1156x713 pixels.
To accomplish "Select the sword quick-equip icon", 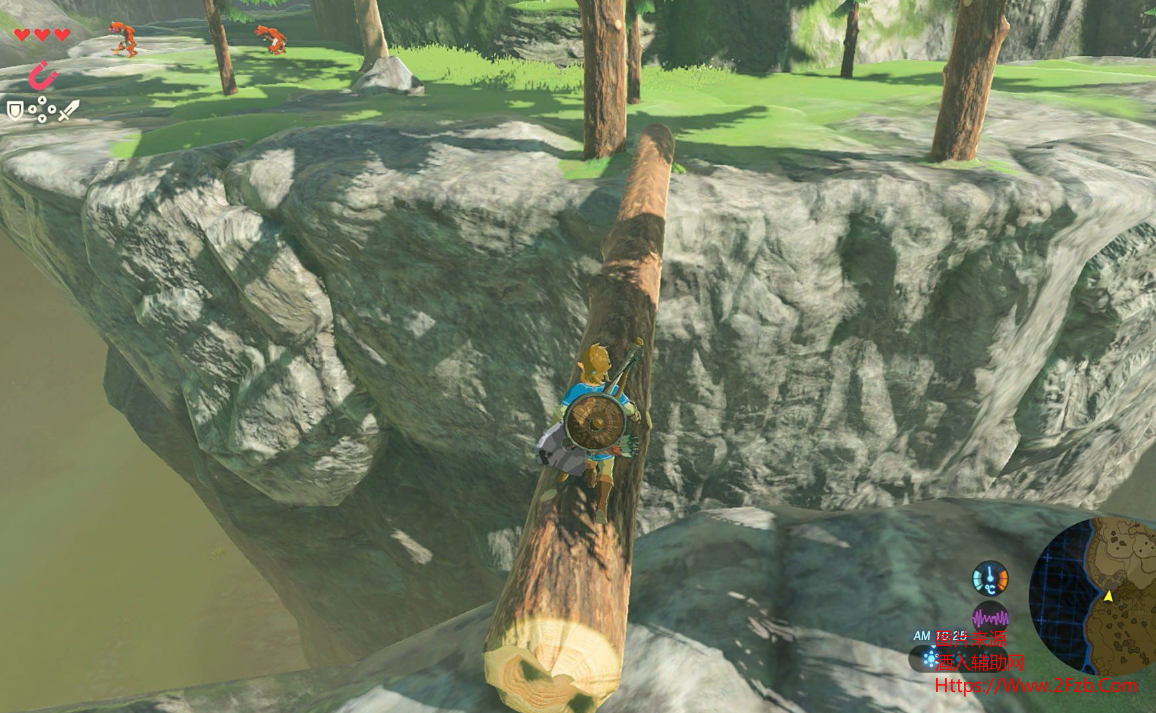I will pyautogui.click(x=67, y=110).
